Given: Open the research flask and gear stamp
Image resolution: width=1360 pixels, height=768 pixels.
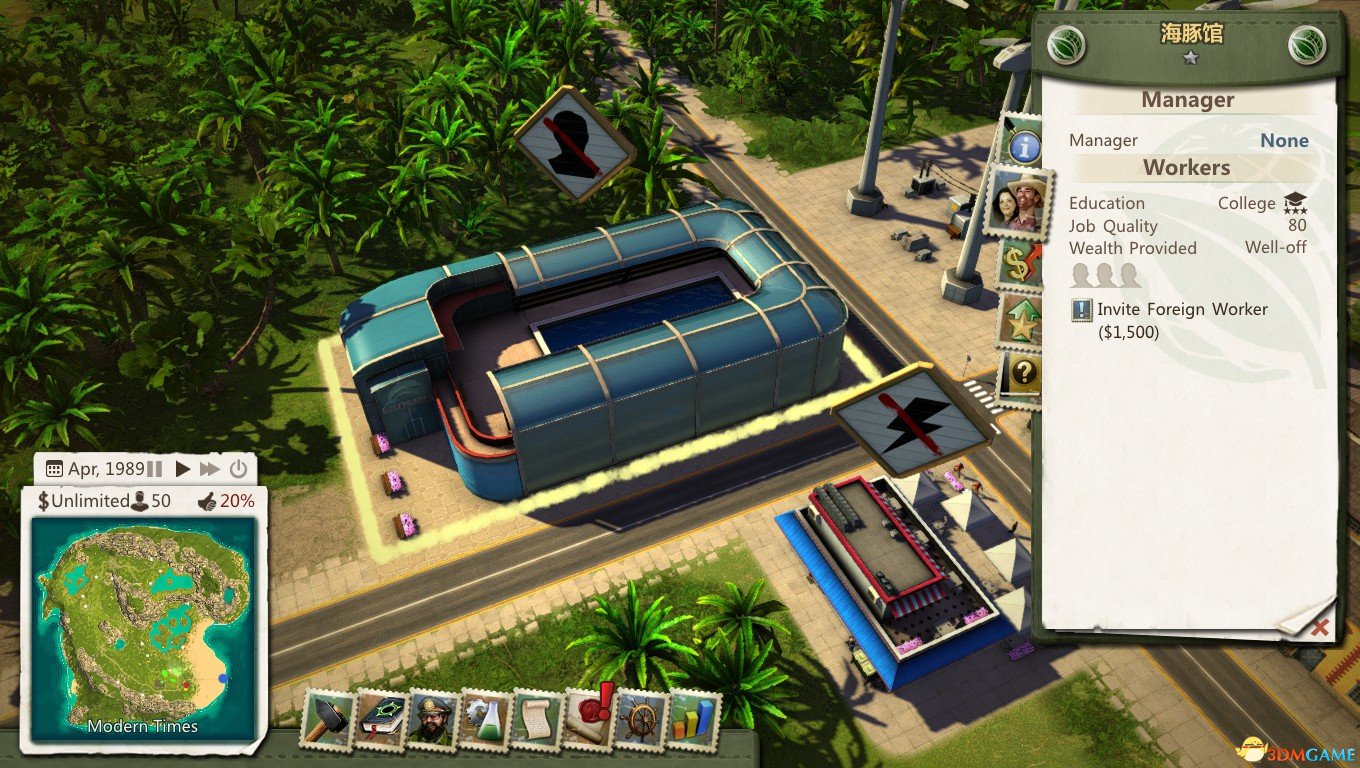Looking at the screenshot, I should [485, 719].
